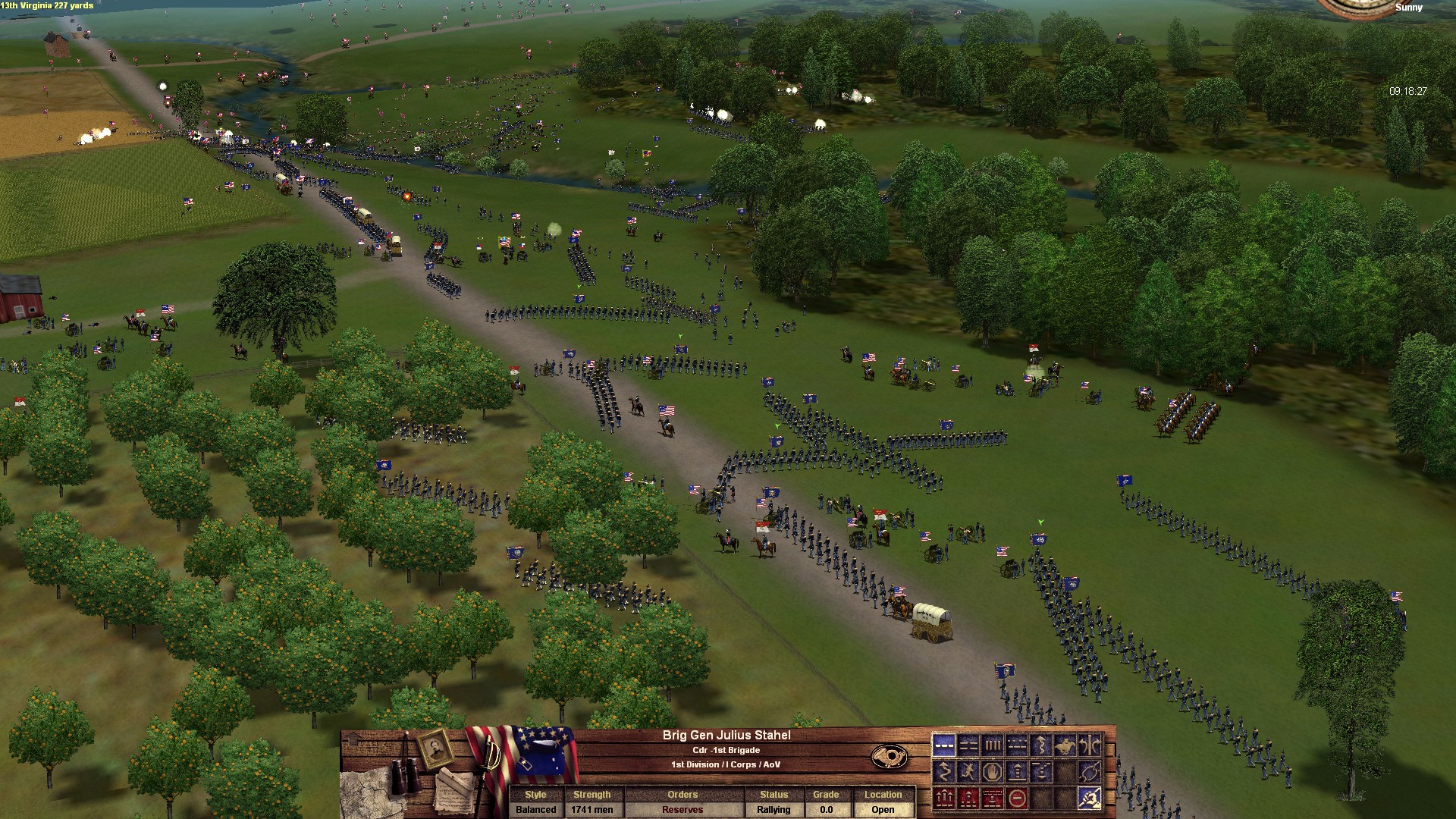Click the Orders field showing Reserves
This screenshot has height=819, width=1456.
tap(682, 809)
